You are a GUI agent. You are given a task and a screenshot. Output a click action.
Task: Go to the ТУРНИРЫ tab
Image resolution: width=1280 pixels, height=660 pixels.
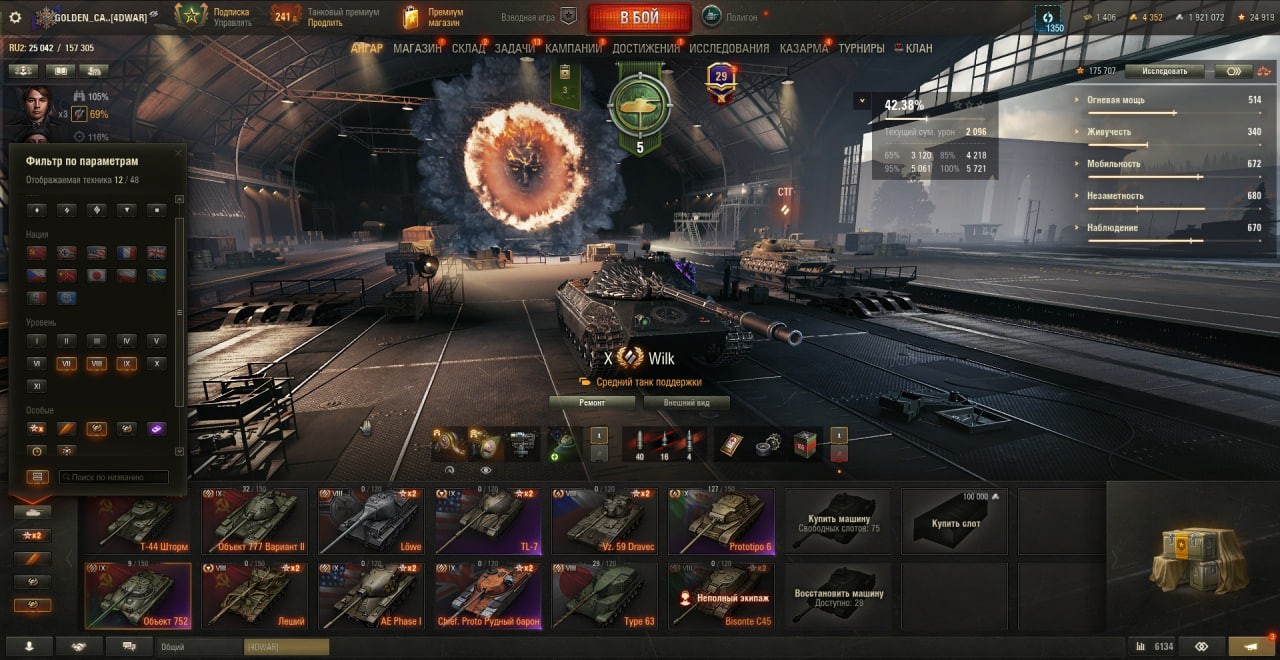(x=861, y=48)
